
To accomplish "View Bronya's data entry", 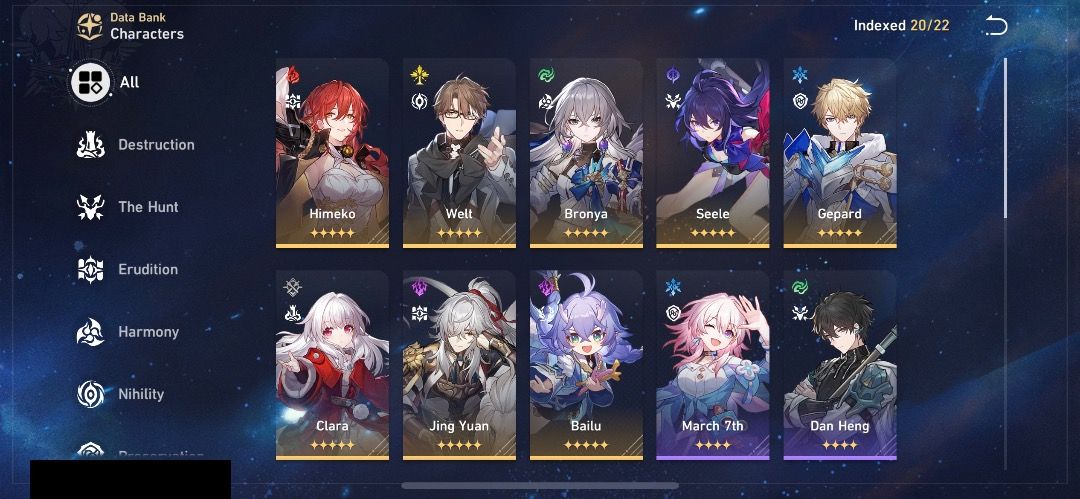I will coord(586,152).
